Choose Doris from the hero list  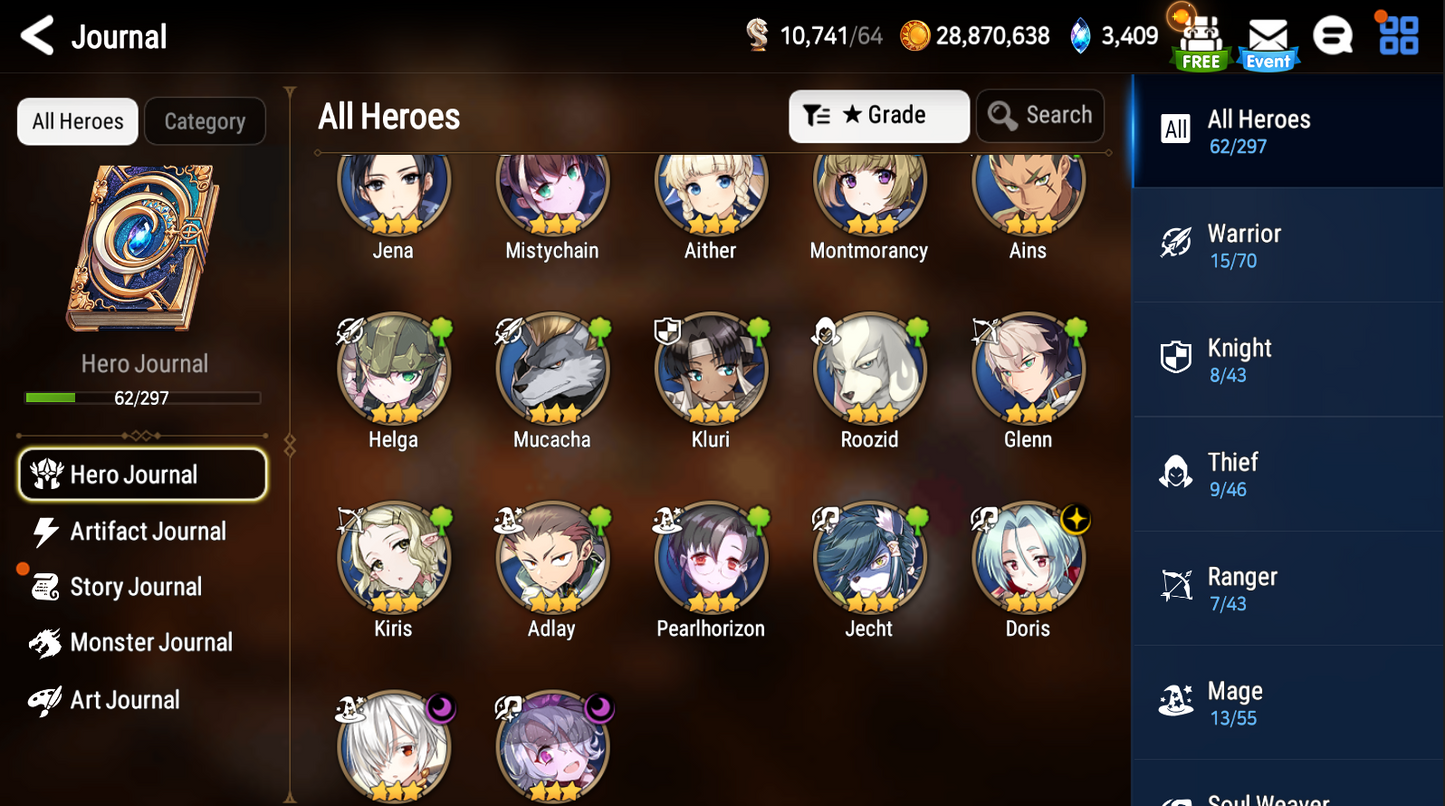[1028, 558]
